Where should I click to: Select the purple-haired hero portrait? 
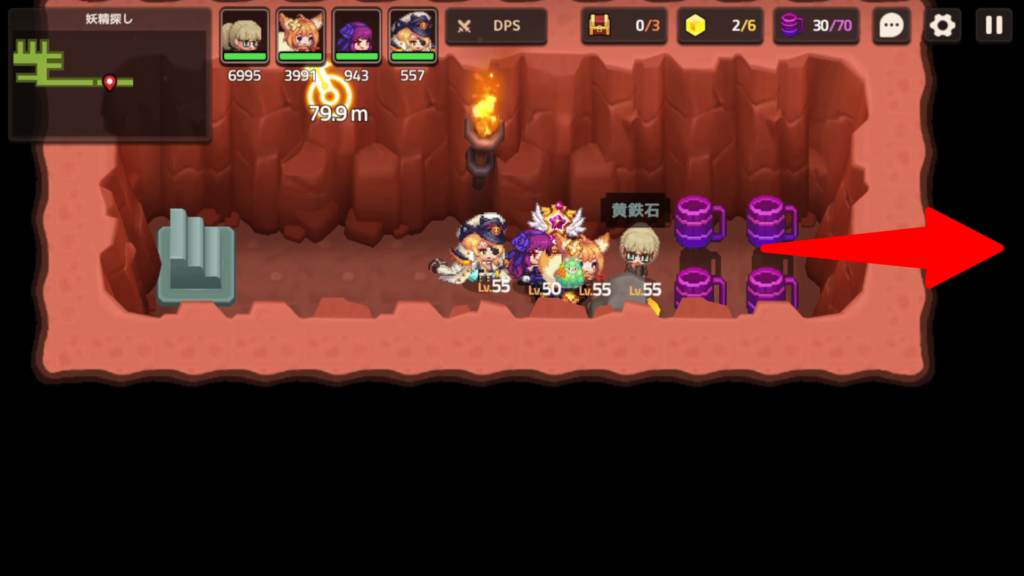tap(357, 37)
